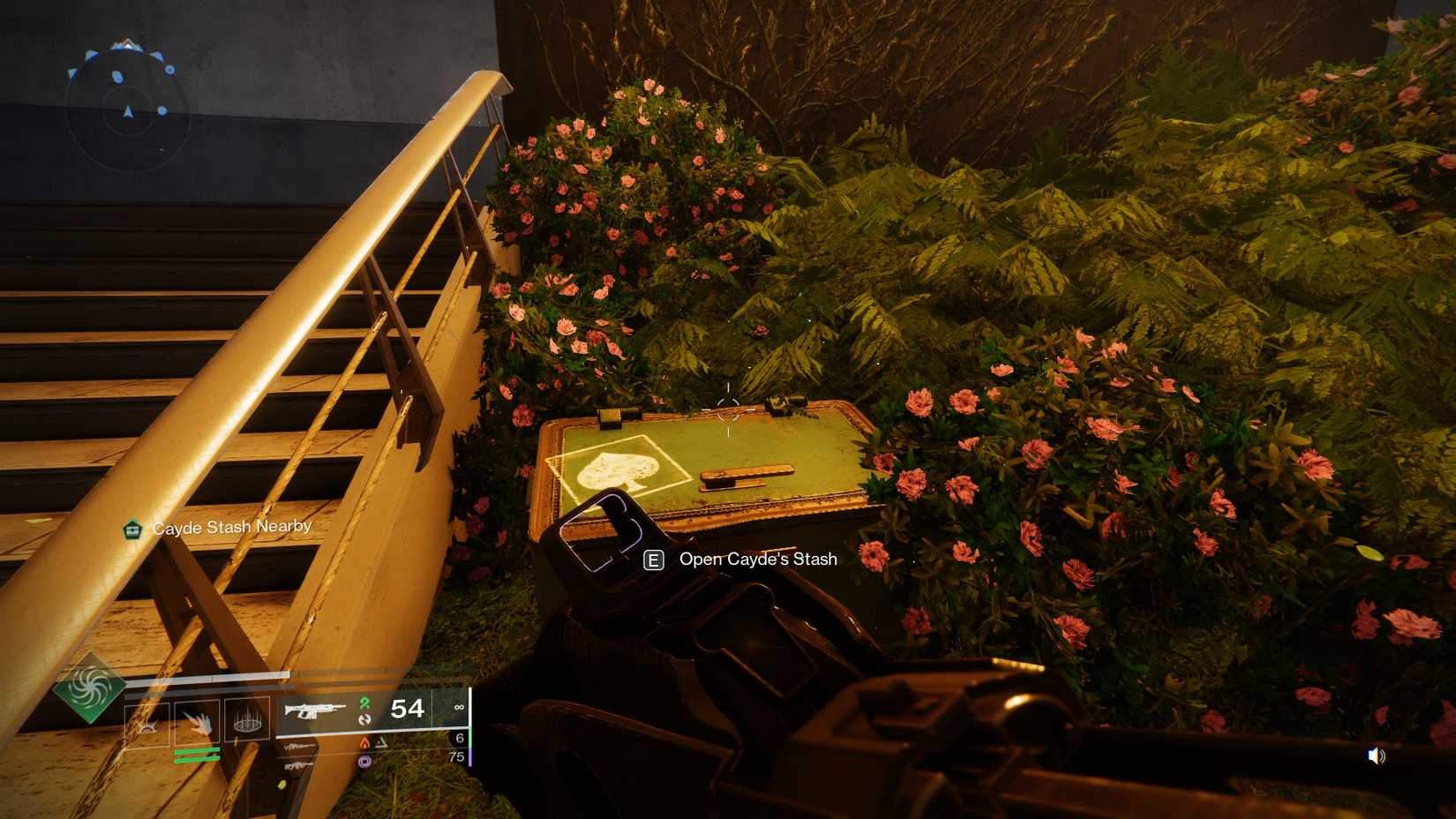This screenshot has width=1456, height=819.
Task: Toggle the speaker volume icon
Action: (x=1377, y=755)
